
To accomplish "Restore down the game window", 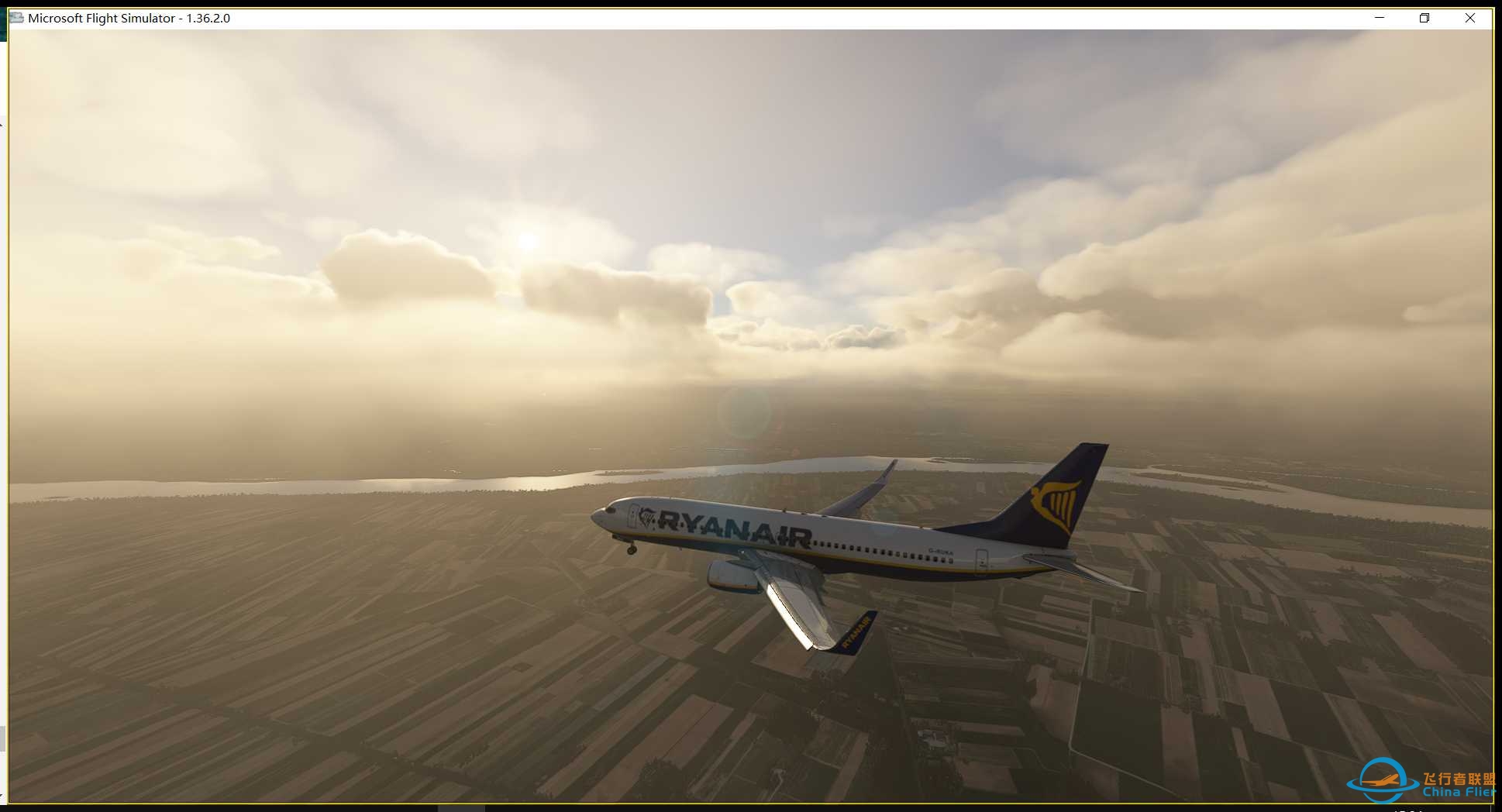I will pos(1424,18).
